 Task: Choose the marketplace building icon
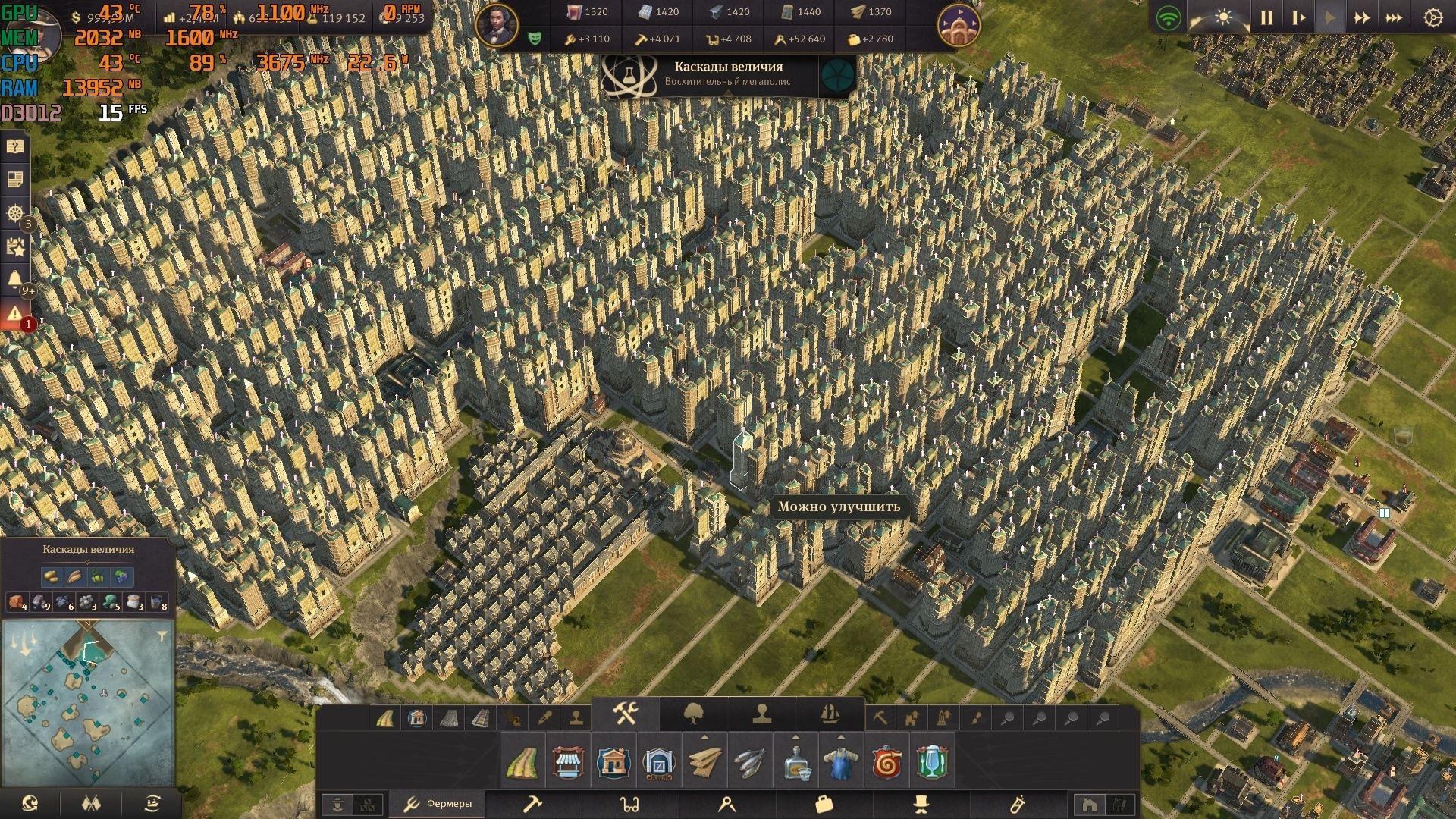point(568,761)
